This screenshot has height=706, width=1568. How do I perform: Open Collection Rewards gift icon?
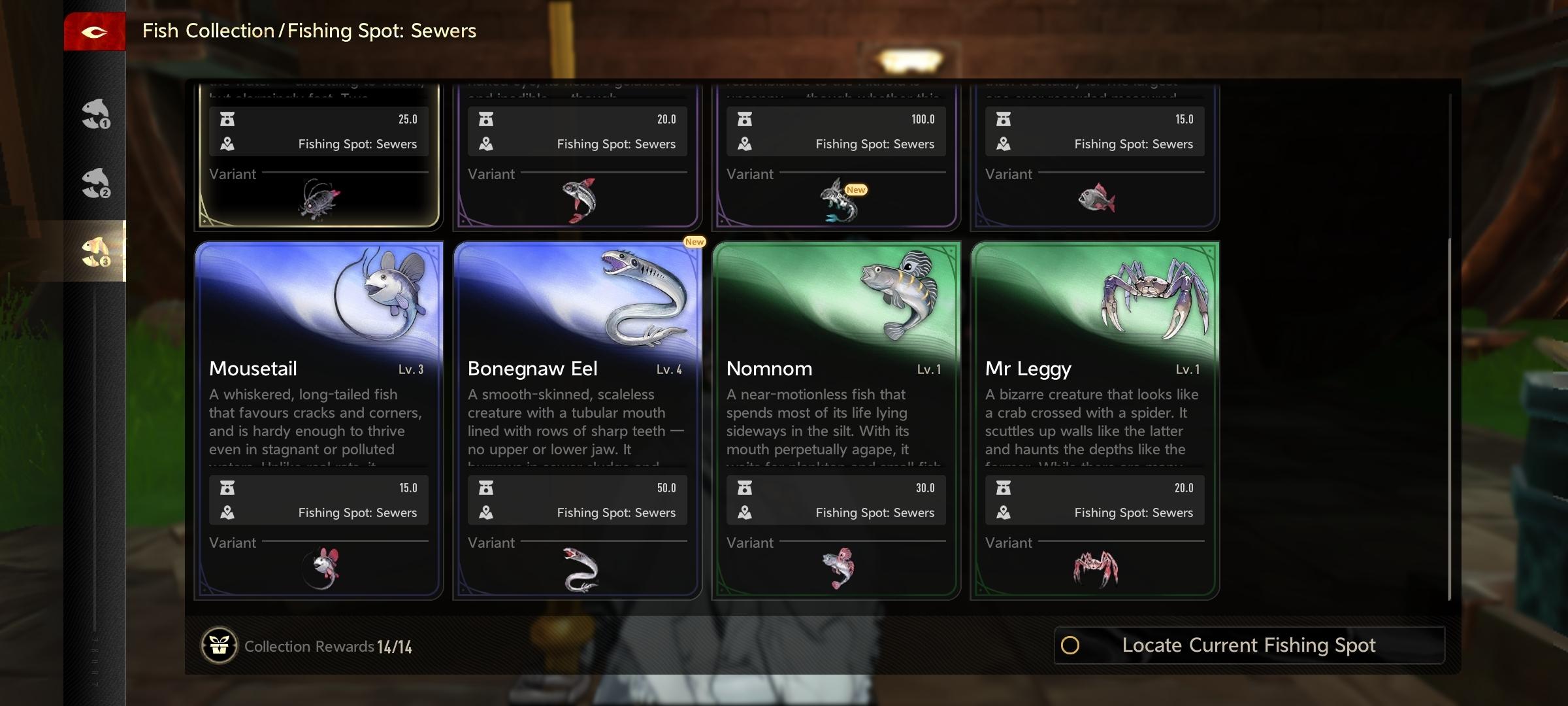[219, 646]
